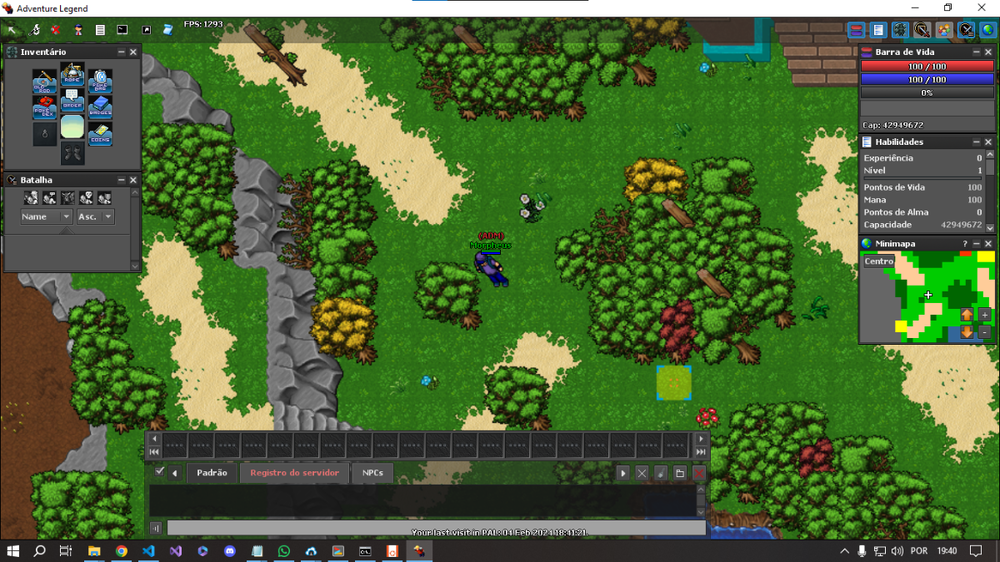Maximize the Adventure Legend window
Screen dimensions: 1000x562
click(x=948, y=8)
